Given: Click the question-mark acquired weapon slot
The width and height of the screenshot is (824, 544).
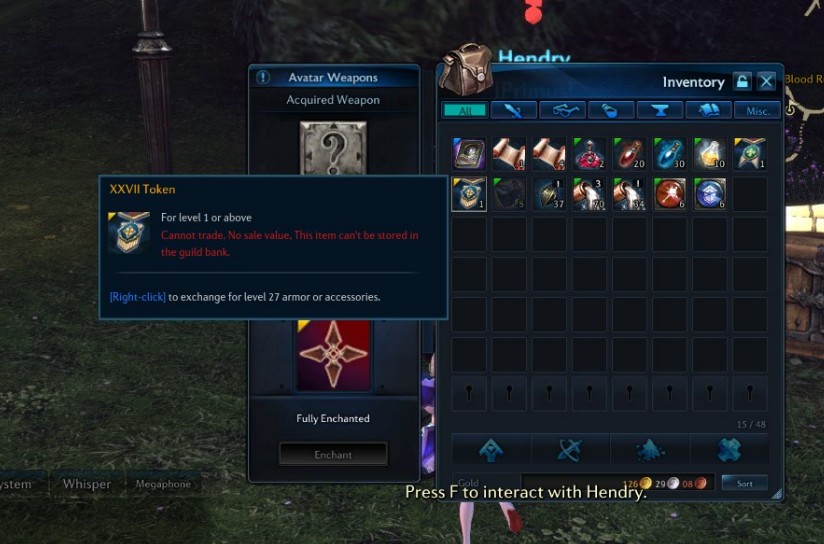Looking at the screenshot, I should pyautogui.click(x=333, y=148).
